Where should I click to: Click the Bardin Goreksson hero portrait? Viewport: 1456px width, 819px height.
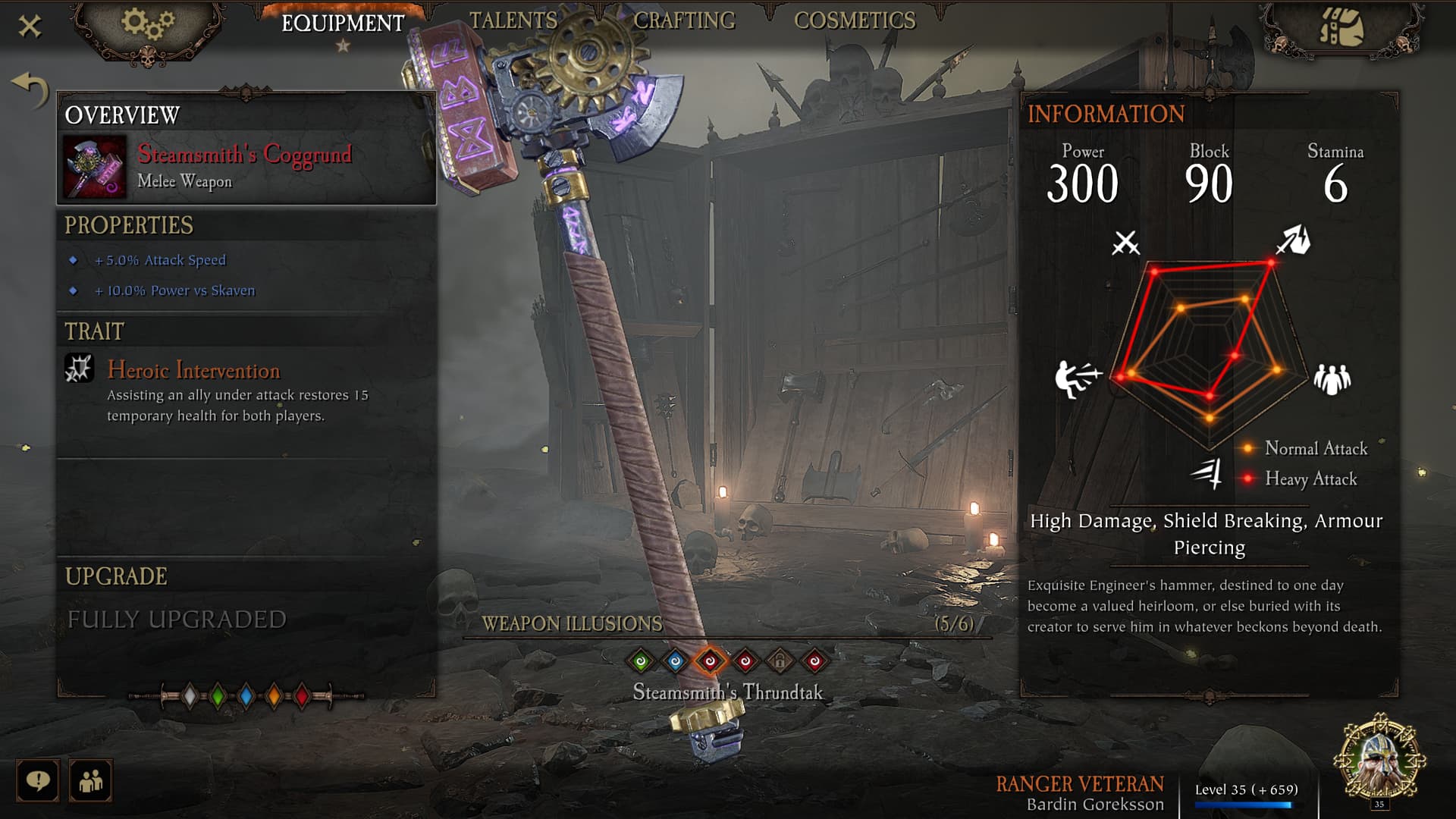coord(1379,760)
